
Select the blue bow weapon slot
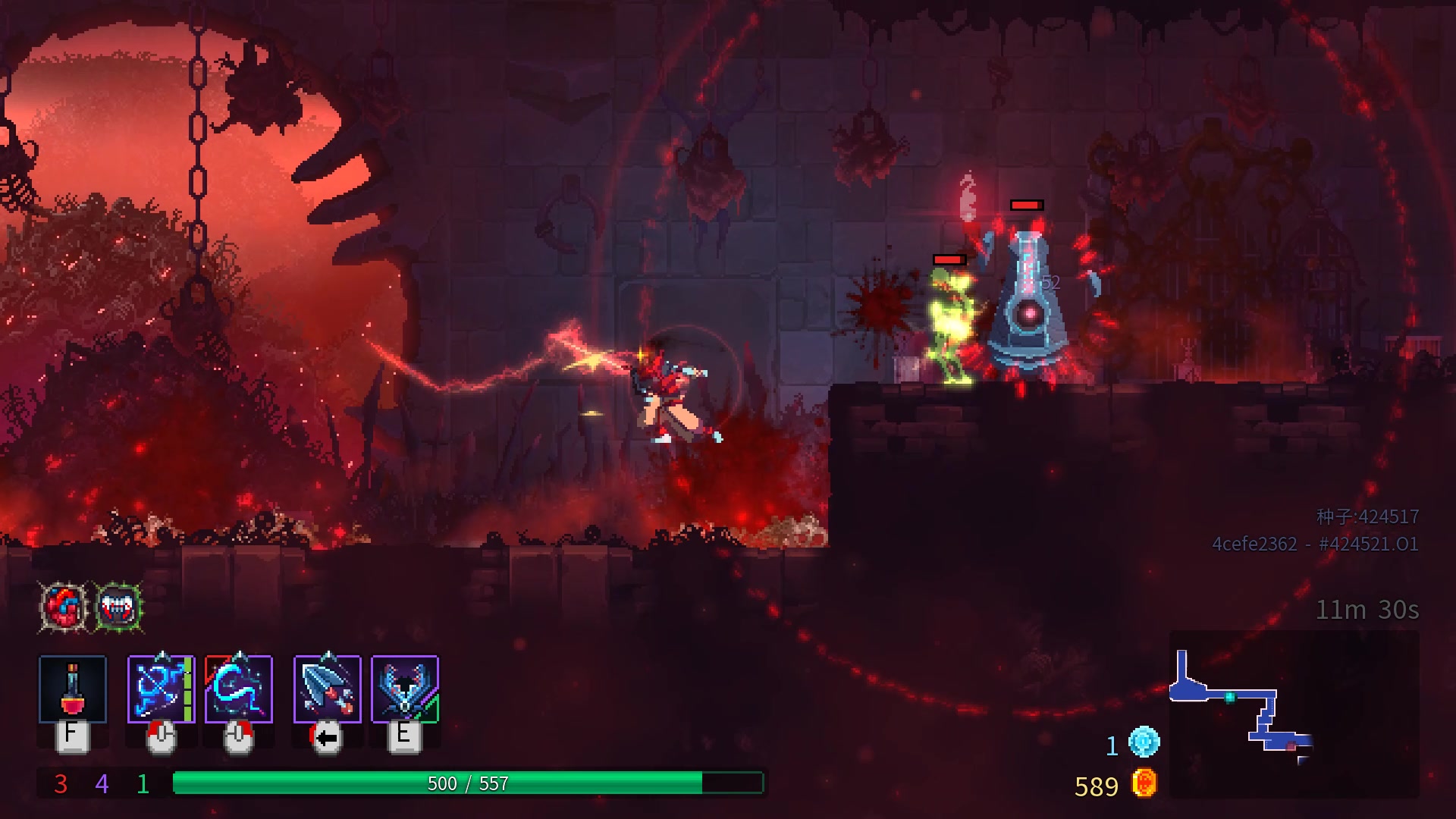click(161, 689)
